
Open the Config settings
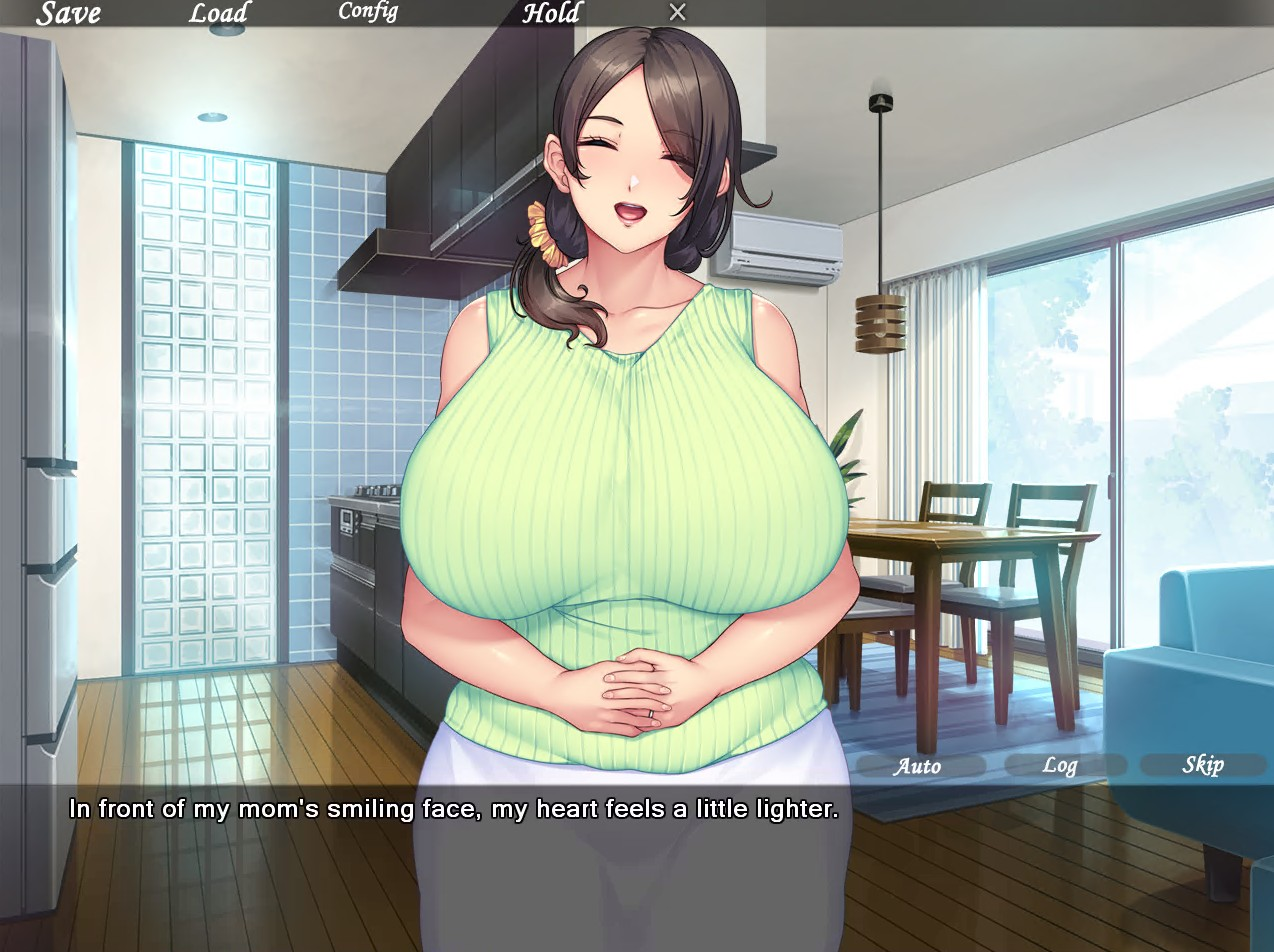pyautogui.click(x=367, y=12)
